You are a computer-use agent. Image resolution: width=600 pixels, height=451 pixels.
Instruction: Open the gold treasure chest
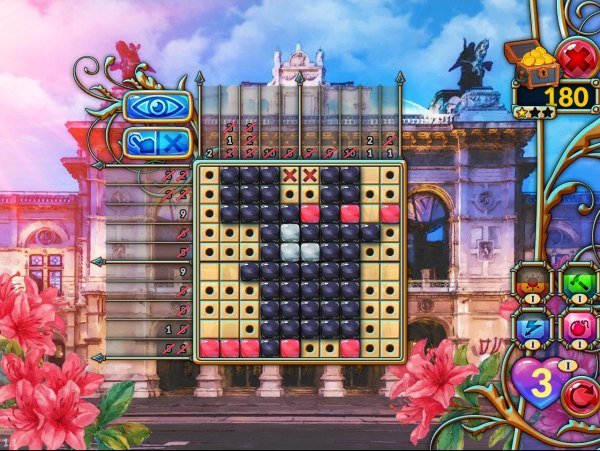tap(528, 60)
